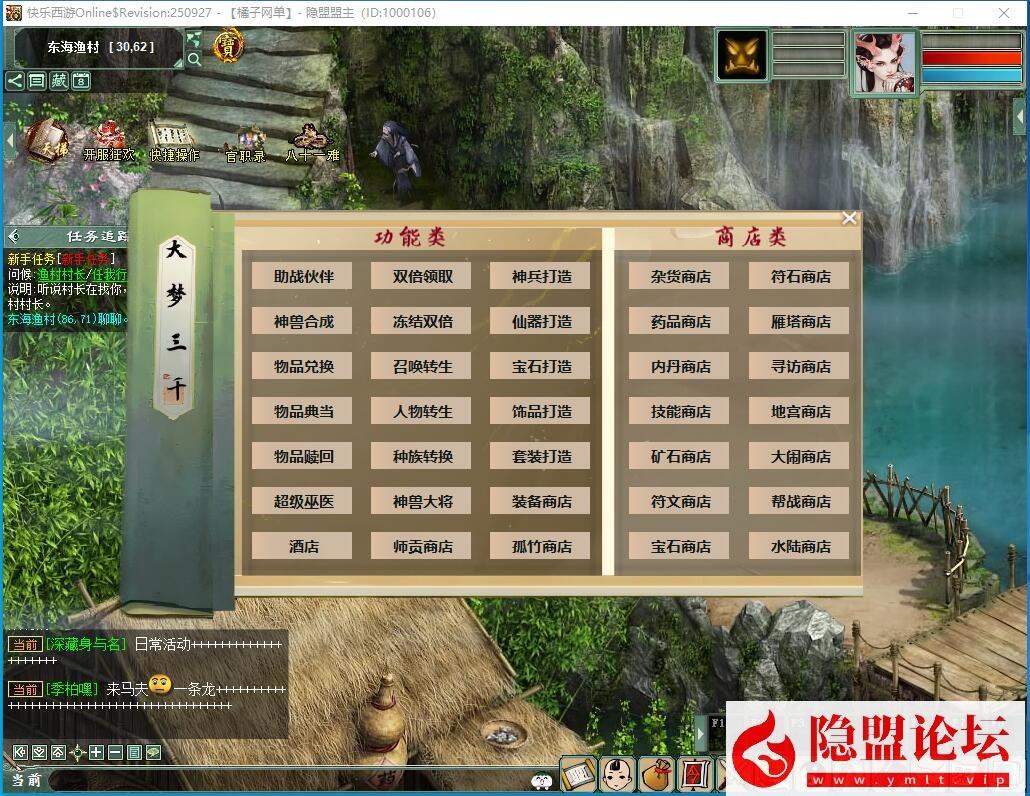Viewport: 1030px width, 796px height.
Task: Select the 双倍领取 button
Action: click(x=421, y=276)
